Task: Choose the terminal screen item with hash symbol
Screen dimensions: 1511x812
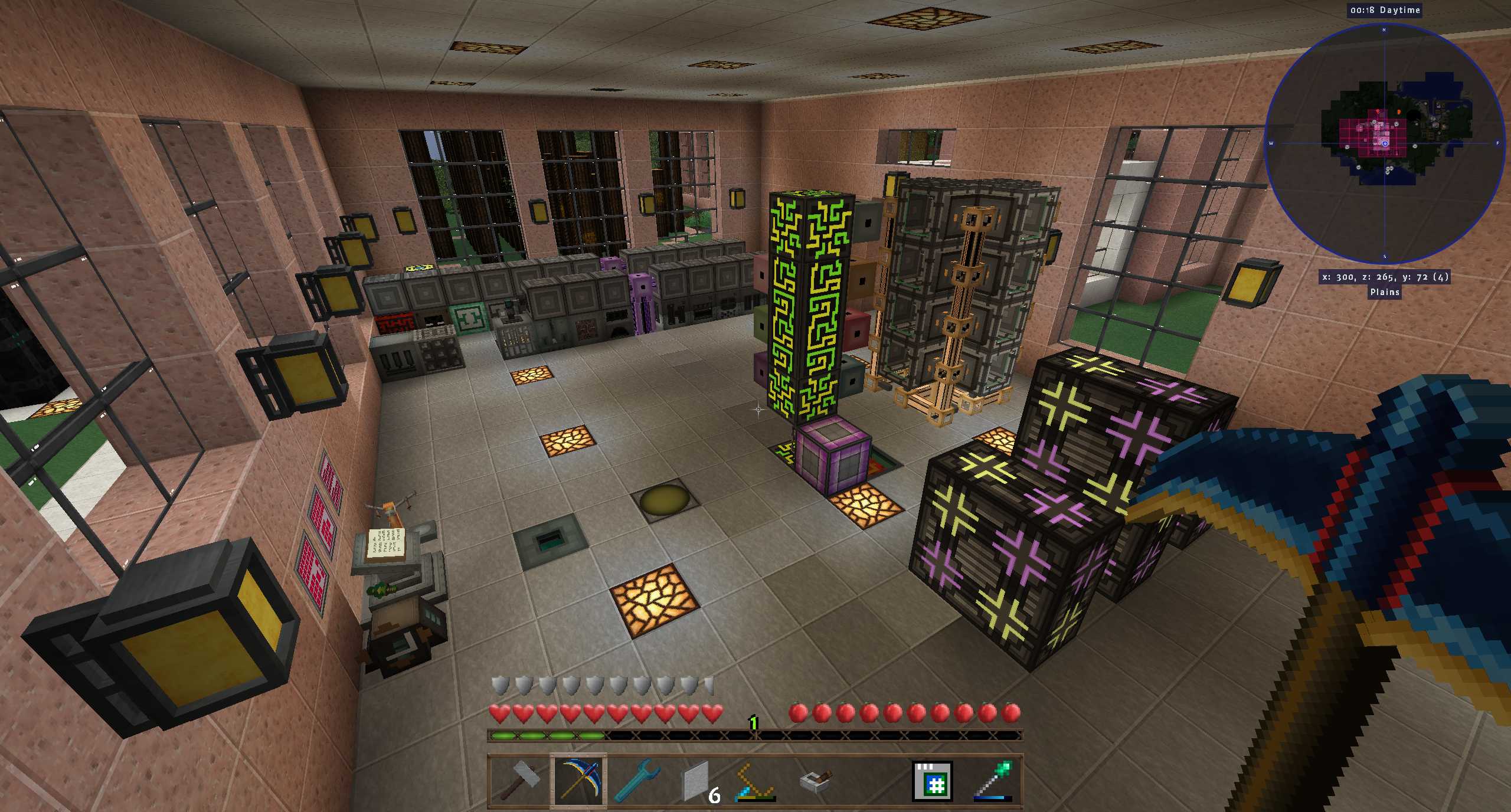Action: pos(933,781)
